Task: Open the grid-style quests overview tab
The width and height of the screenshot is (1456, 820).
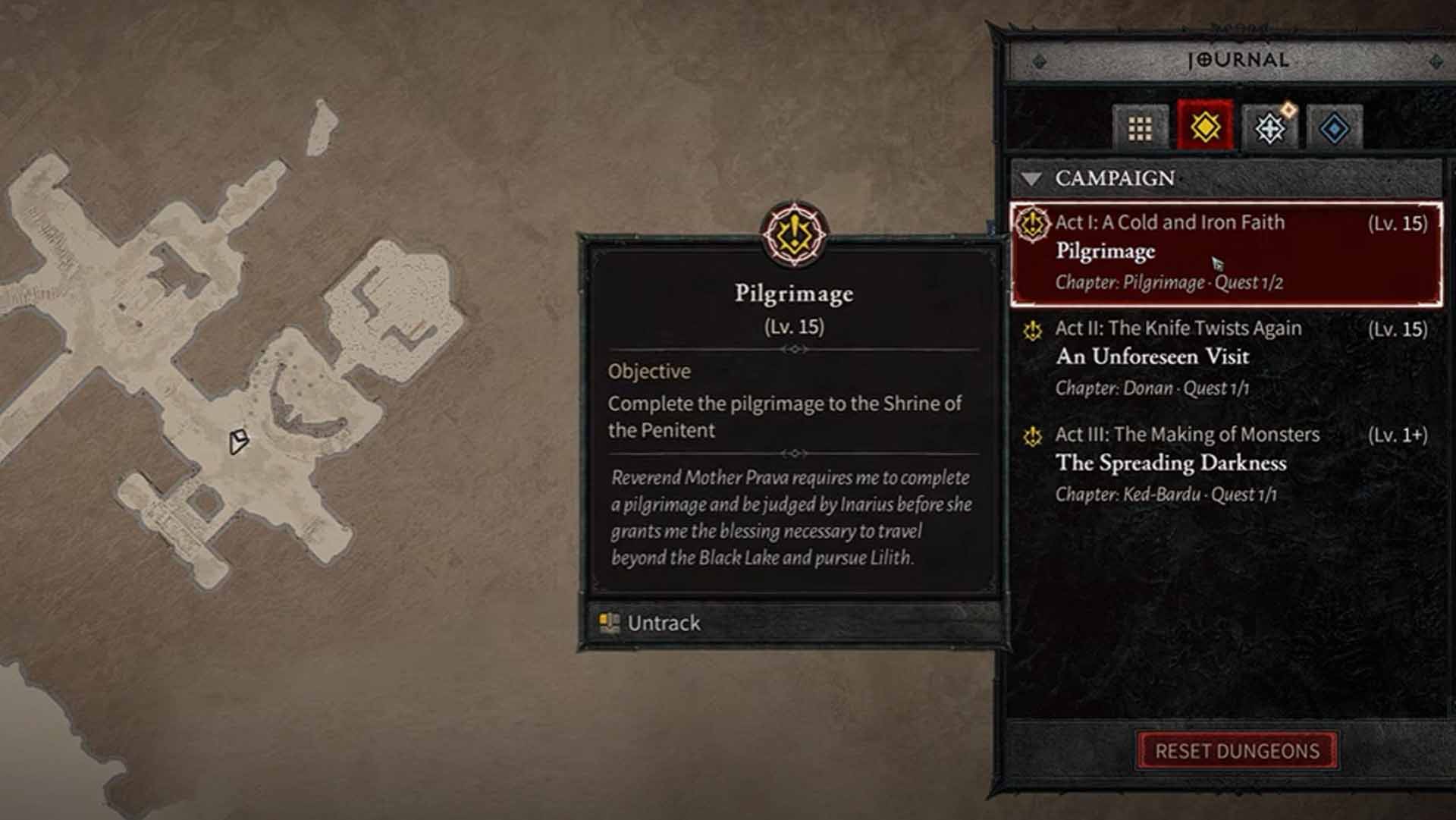Action: coord(1139,129)
